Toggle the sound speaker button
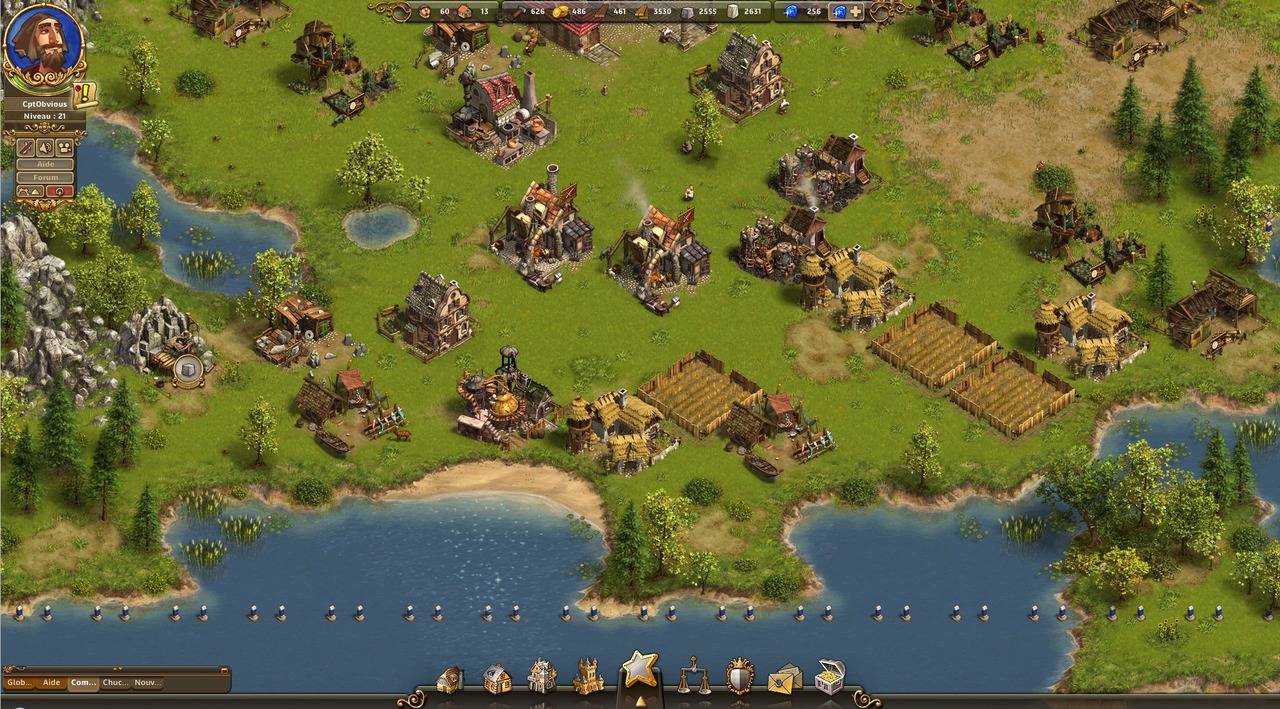The width and height of the screenshot is (1280, 709). point(46,146)
